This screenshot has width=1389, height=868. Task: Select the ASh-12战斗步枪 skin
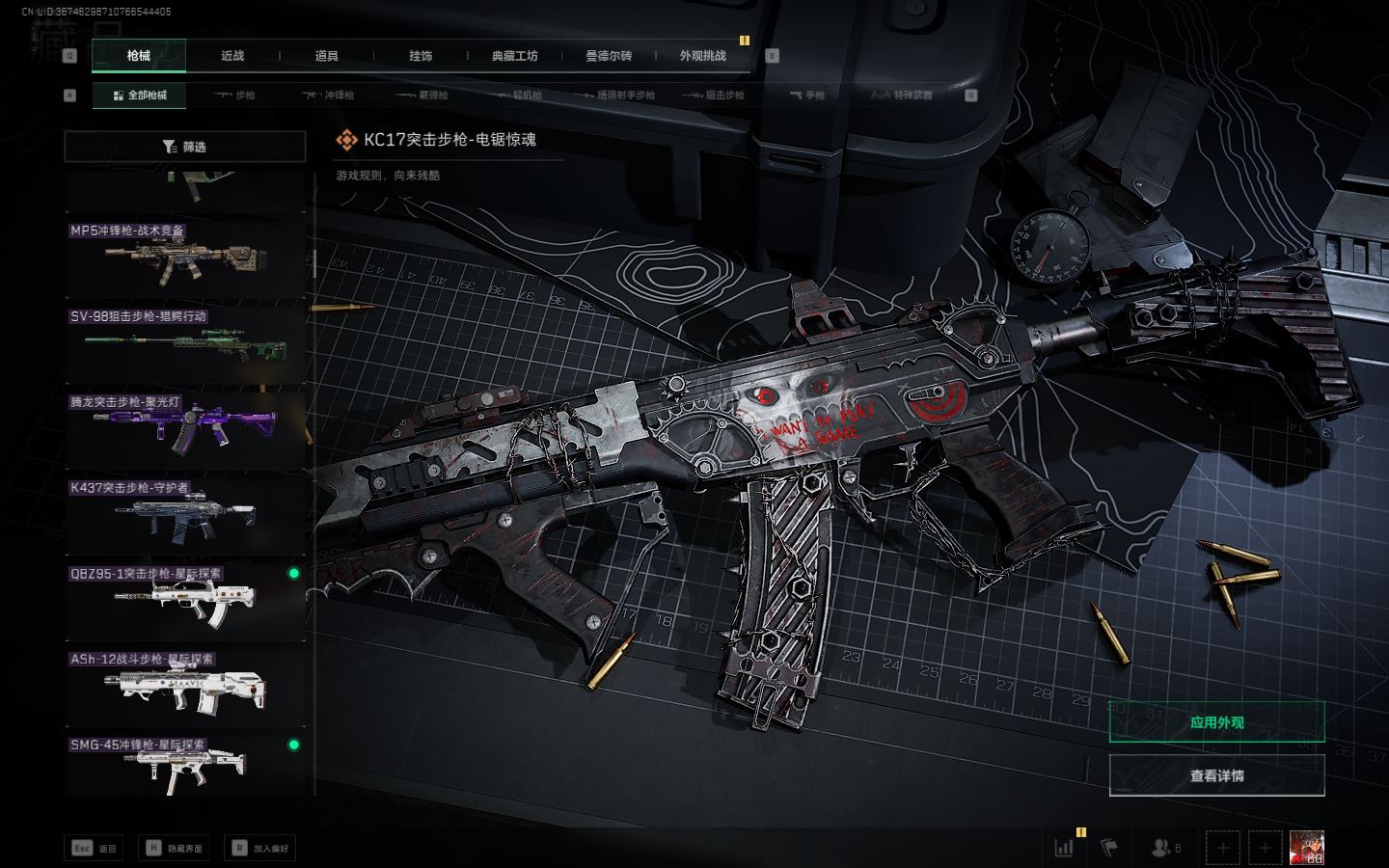pos(184,685)
